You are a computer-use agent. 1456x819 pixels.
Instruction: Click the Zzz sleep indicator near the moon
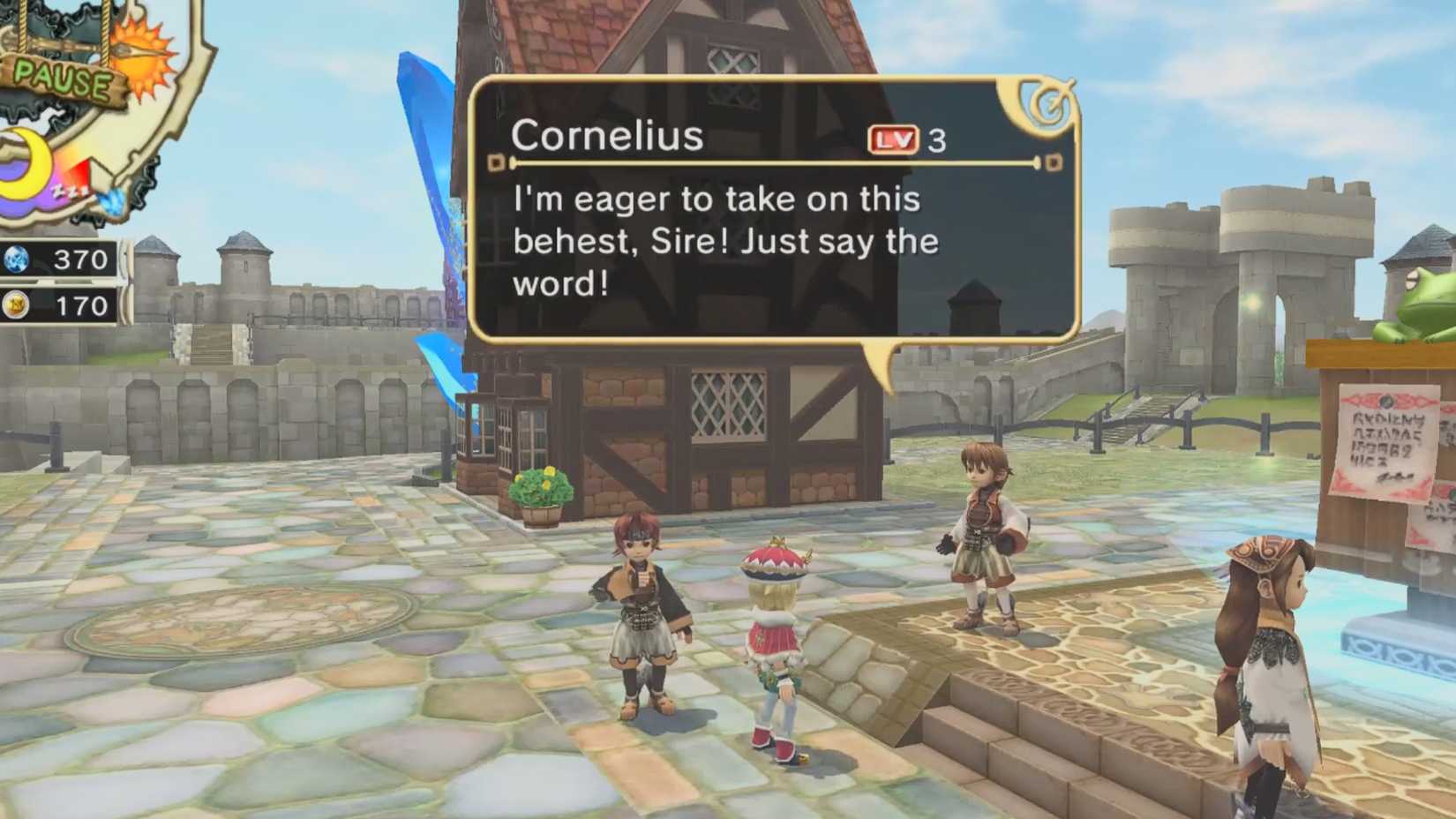tap(71, 189)
